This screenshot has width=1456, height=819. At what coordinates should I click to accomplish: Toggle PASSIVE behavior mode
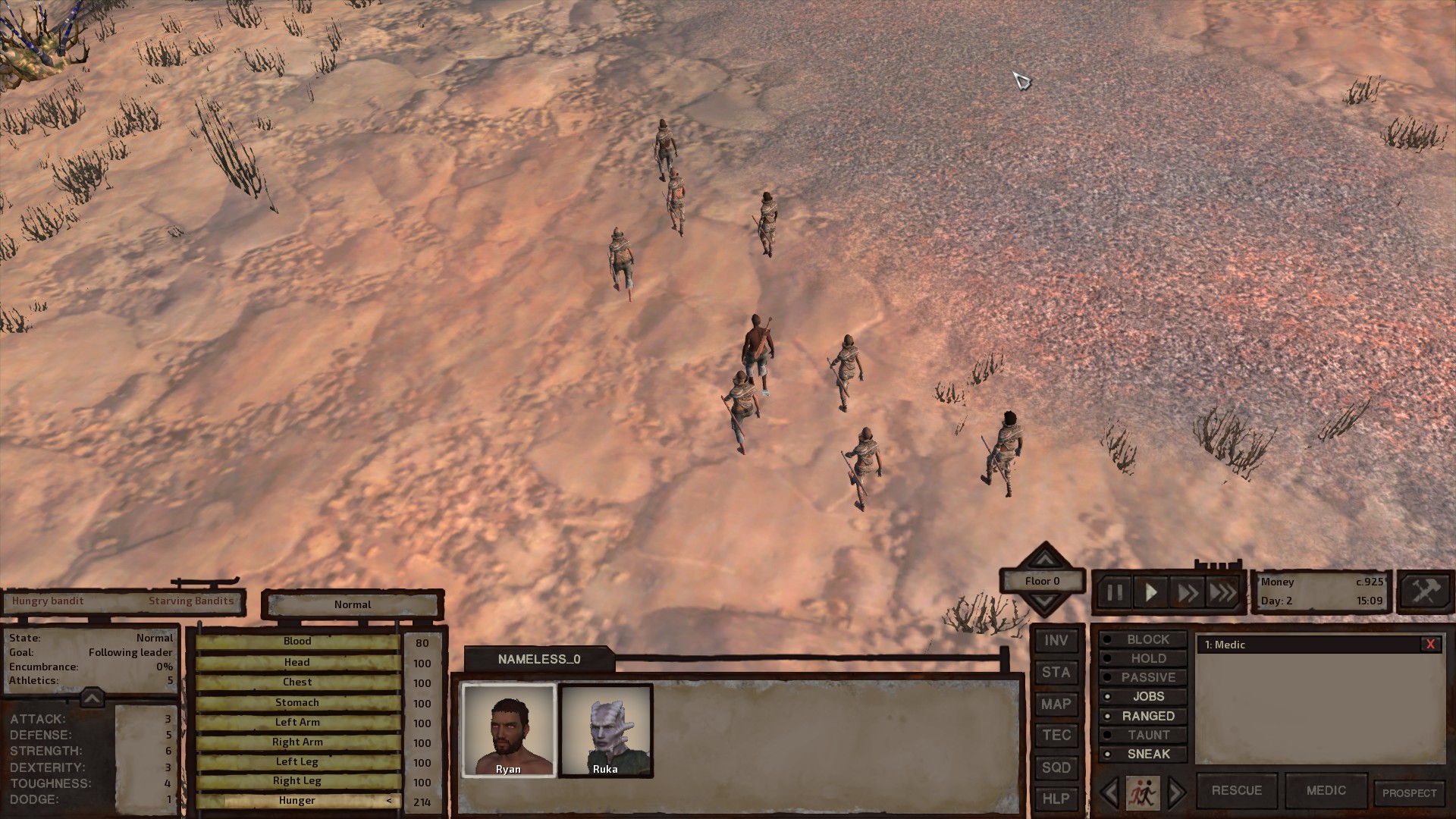click(x=1144, y=677)
